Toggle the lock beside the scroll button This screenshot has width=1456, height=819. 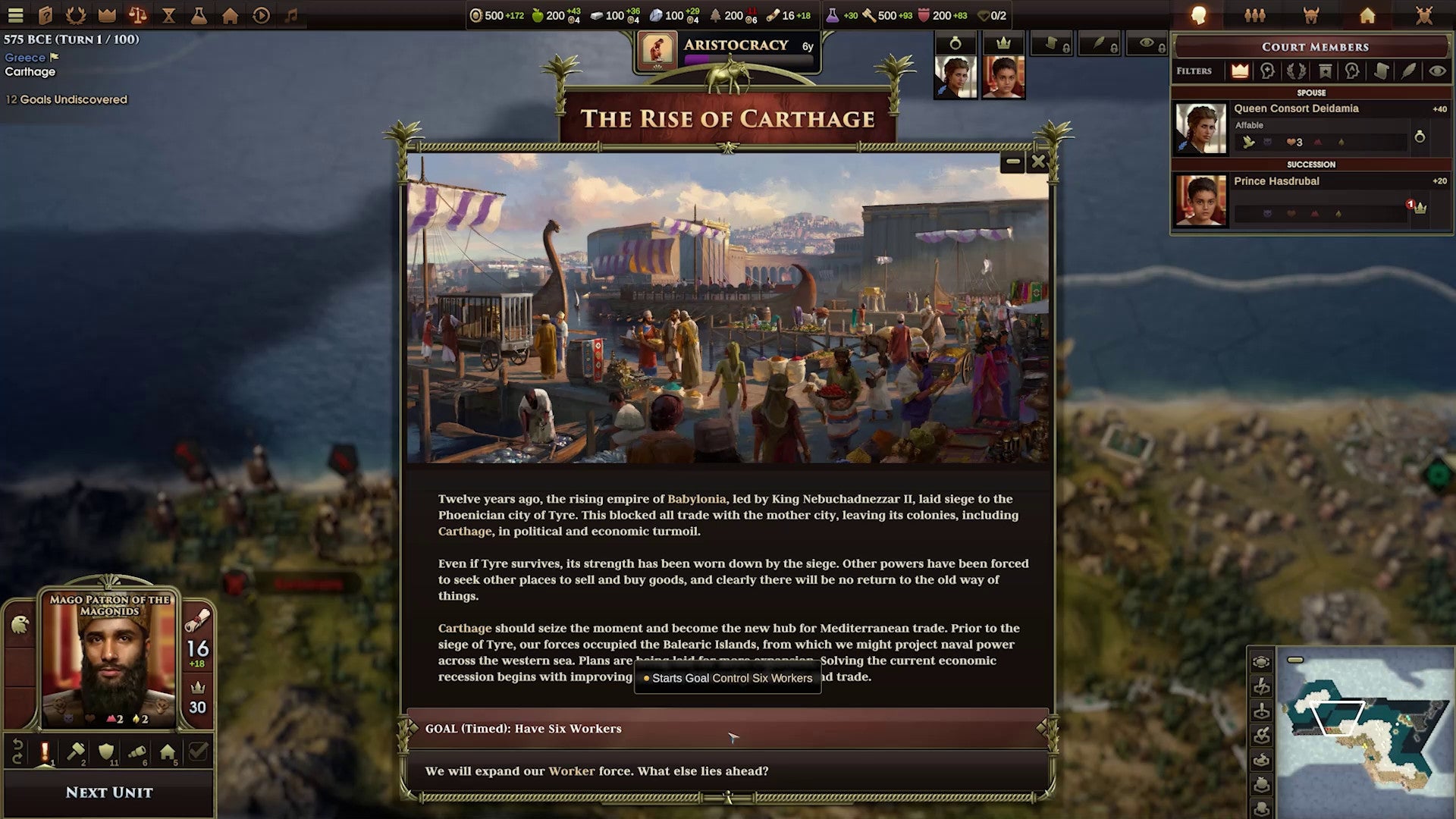(x=1066, y=49)
